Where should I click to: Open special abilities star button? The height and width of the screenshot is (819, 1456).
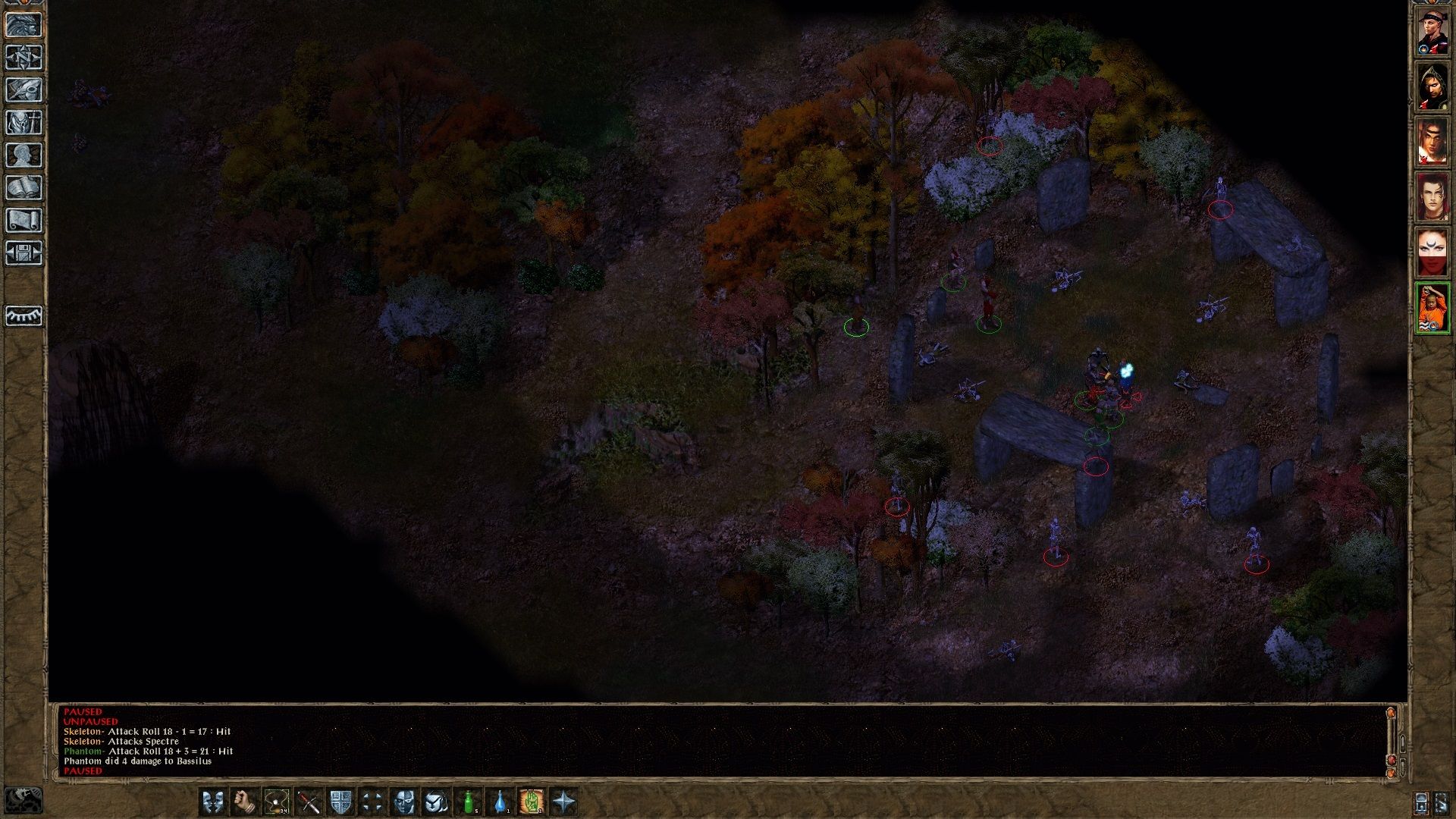564,802
